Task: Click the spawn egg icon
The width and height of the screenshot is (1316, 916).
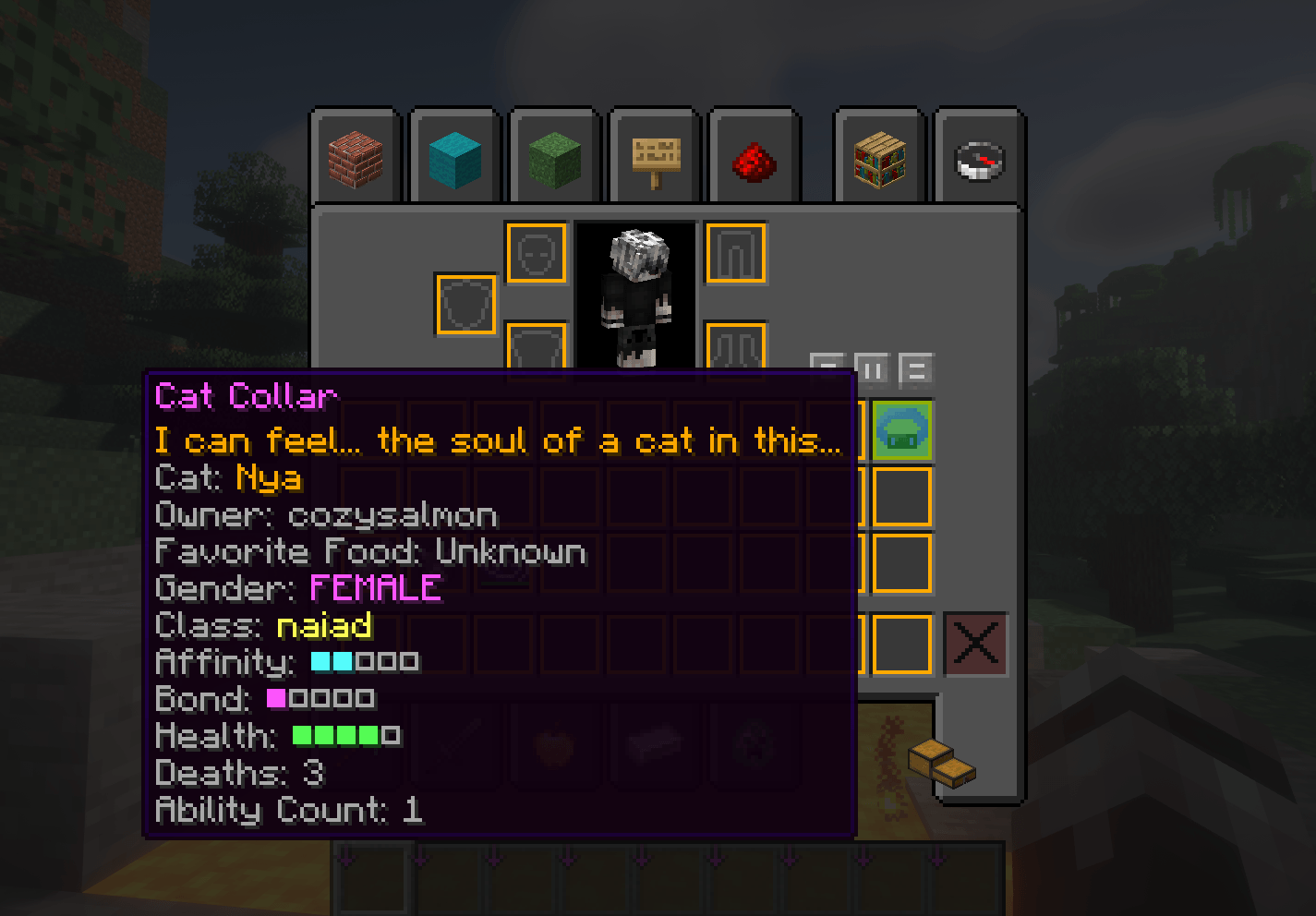Action: click(755, 743)
